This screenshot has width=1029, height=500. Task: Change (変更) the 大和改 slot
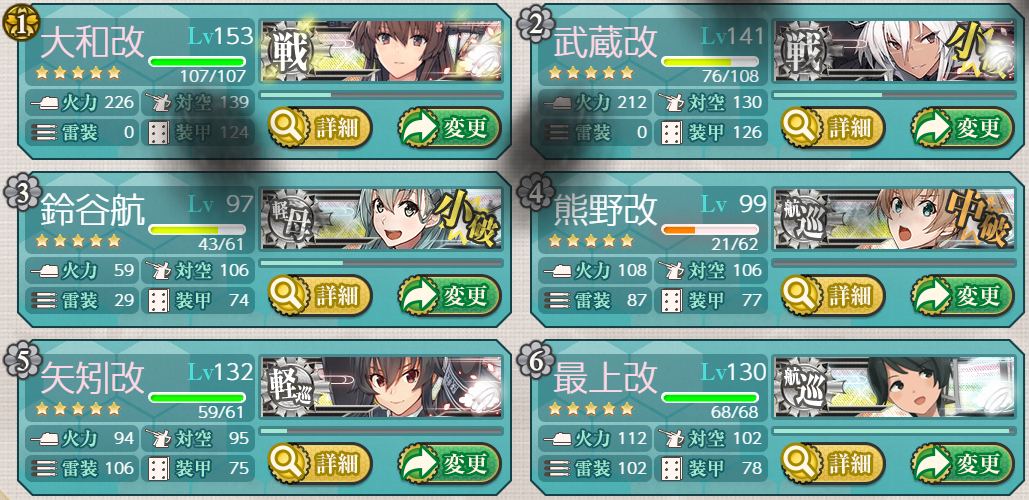(x=448, y=127)
